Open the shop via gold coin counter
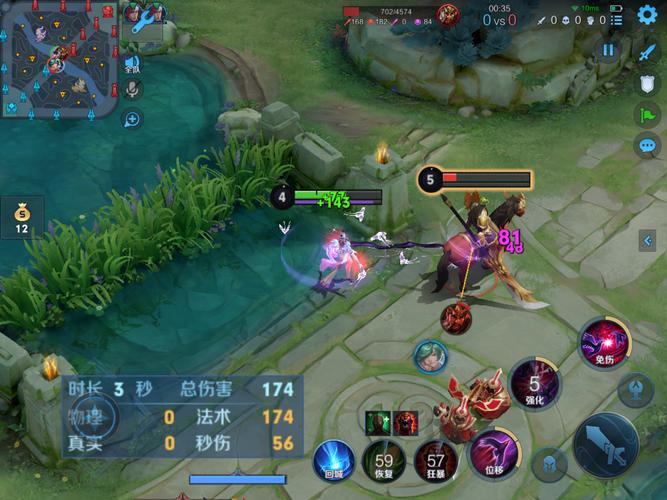The width and height of the screenshot is (667, 500). tap(21, 218)
